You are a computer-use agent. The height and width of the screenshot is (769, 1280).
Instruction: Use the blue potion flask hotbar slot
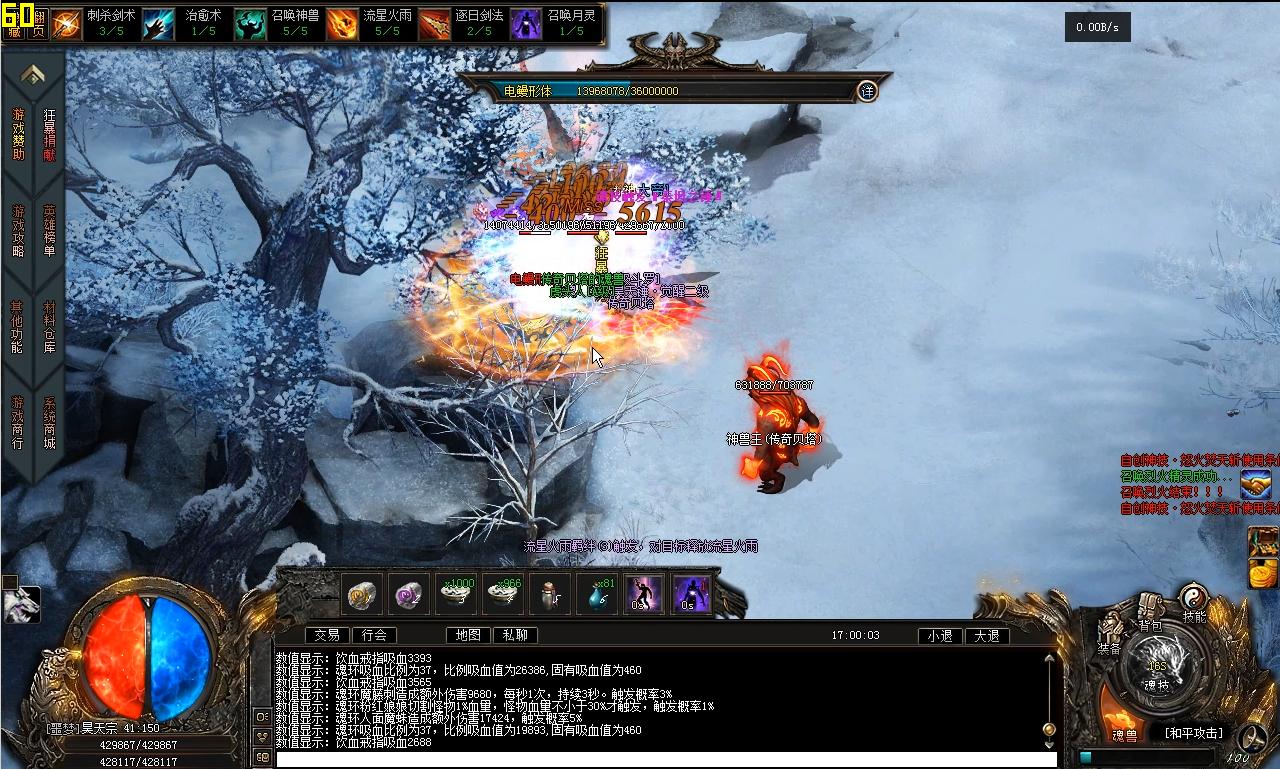click(x=600, y=595)
